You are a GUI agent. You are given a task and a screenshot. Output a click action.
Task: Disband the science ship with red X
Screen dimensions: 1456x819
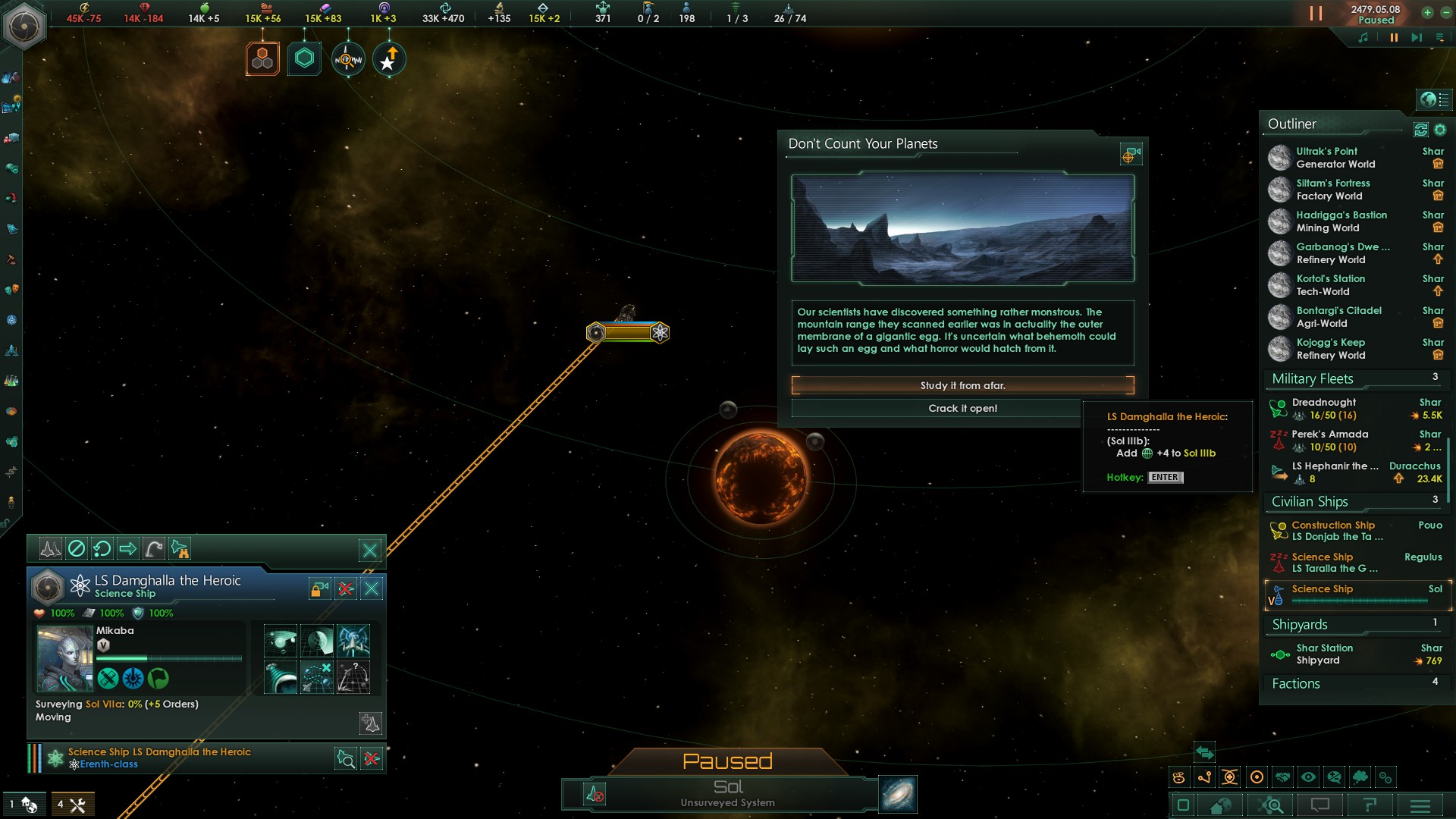pyautogui.click(x=346, y=588)
